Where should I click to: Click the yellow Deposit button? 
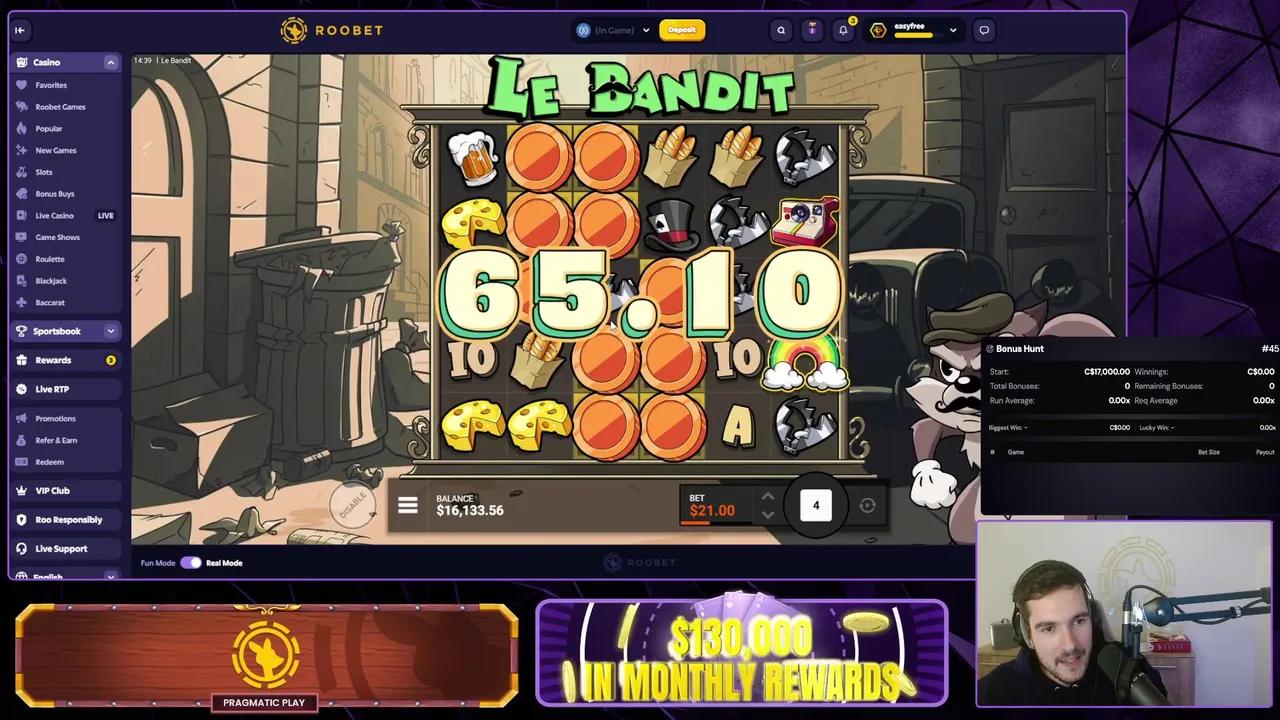(683, 30)
